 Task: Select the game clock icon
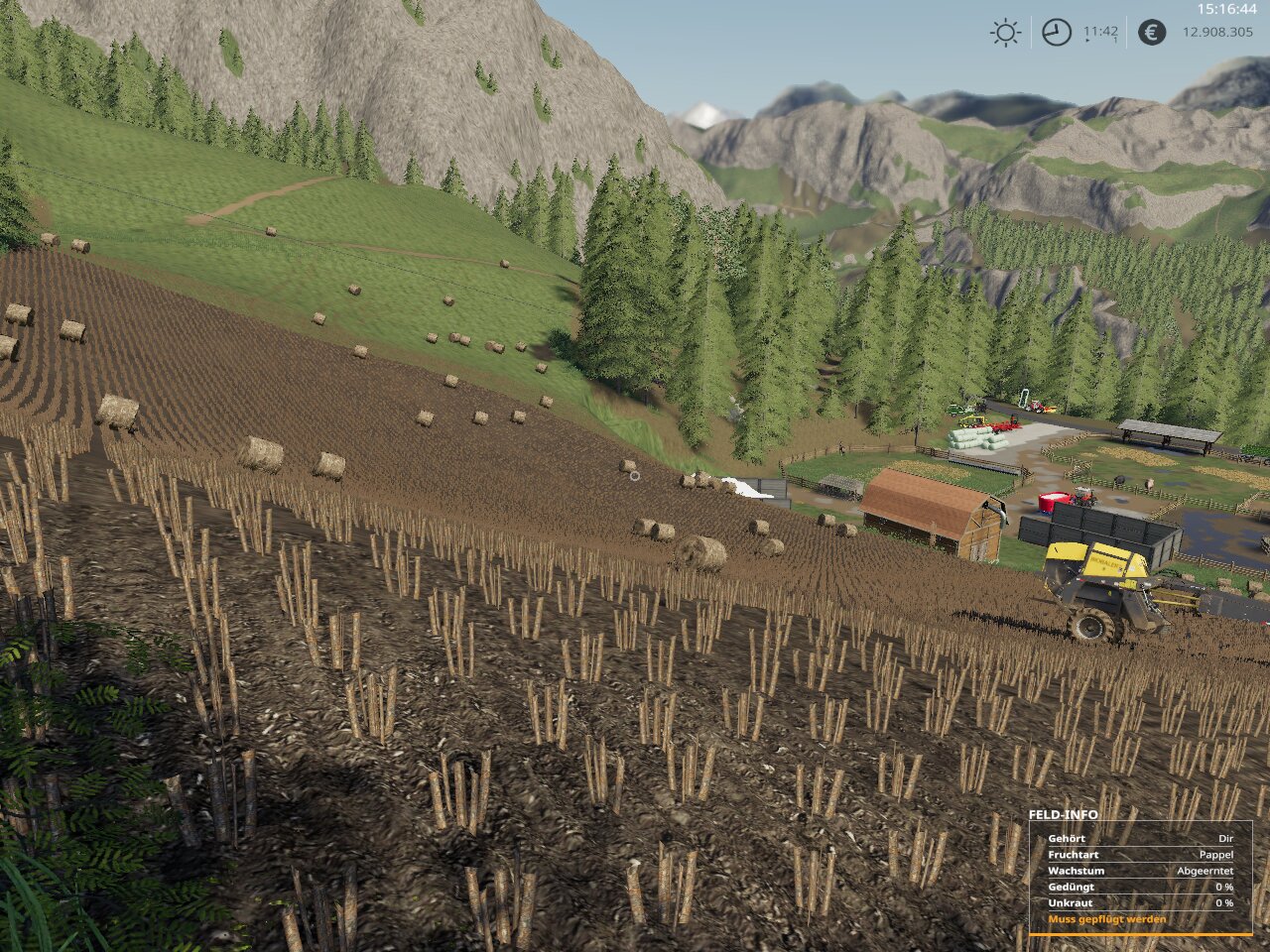[x=1056, y=33]
